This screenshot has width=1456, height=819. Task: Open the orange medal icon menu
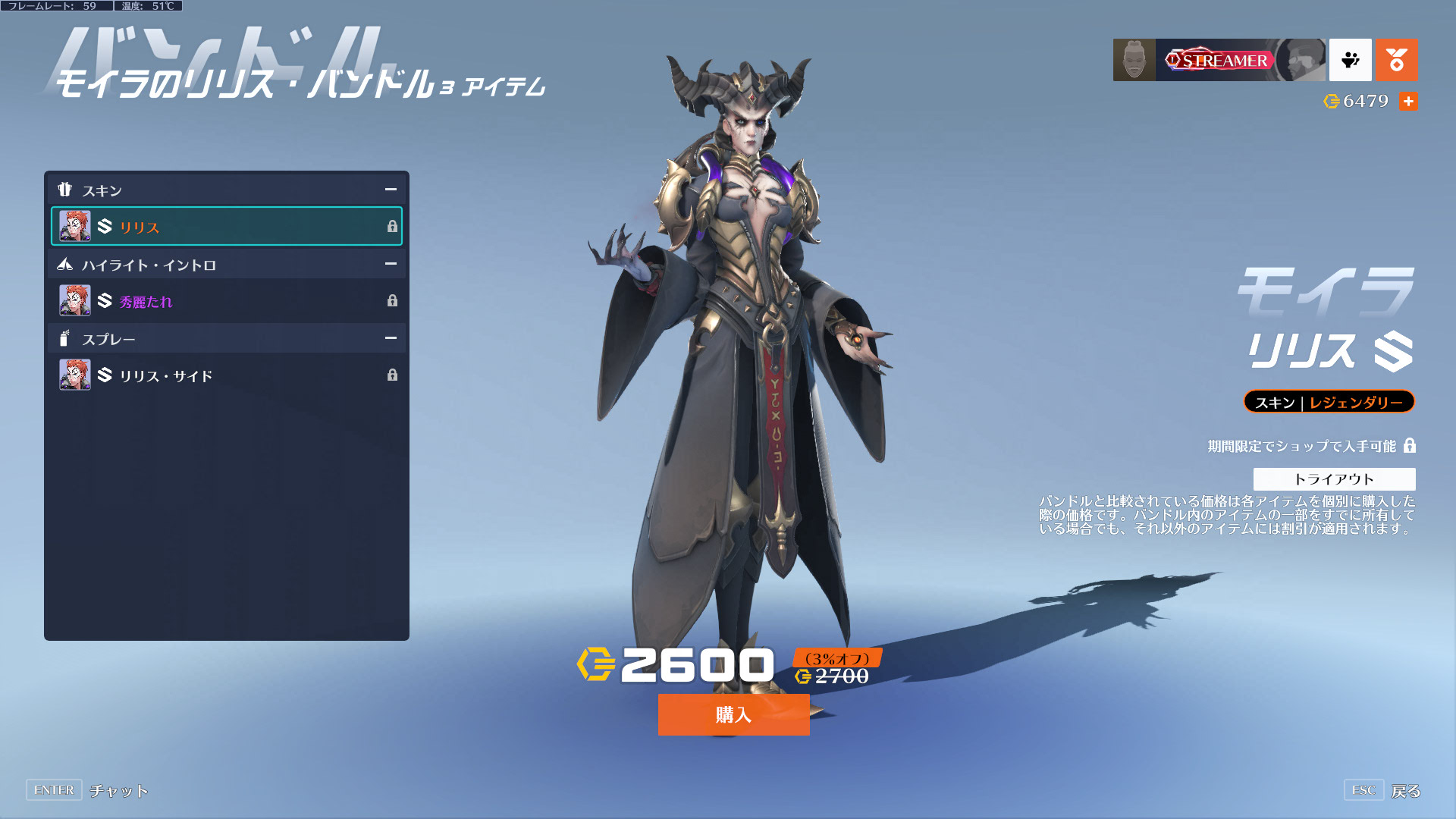tap(1396, 60)
